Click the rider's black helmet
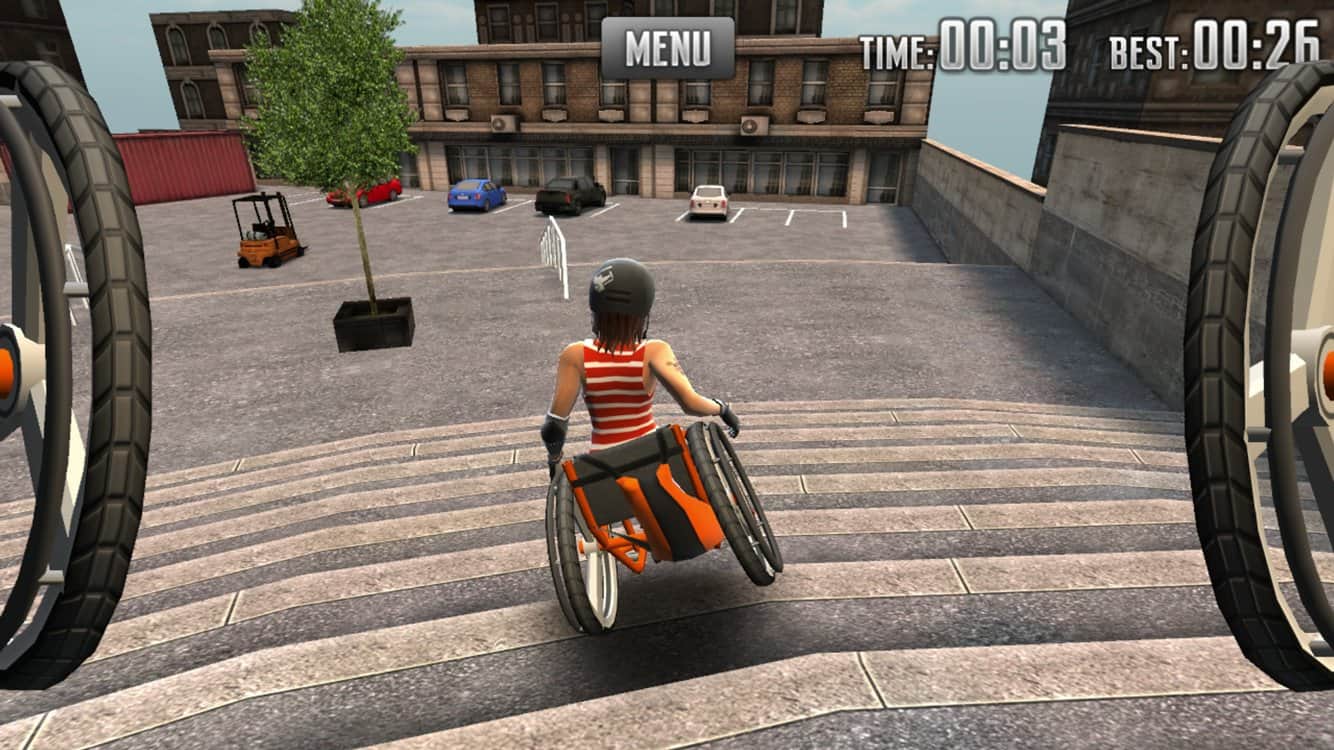This screenshot has width=1334, height=750. [620, 288]
